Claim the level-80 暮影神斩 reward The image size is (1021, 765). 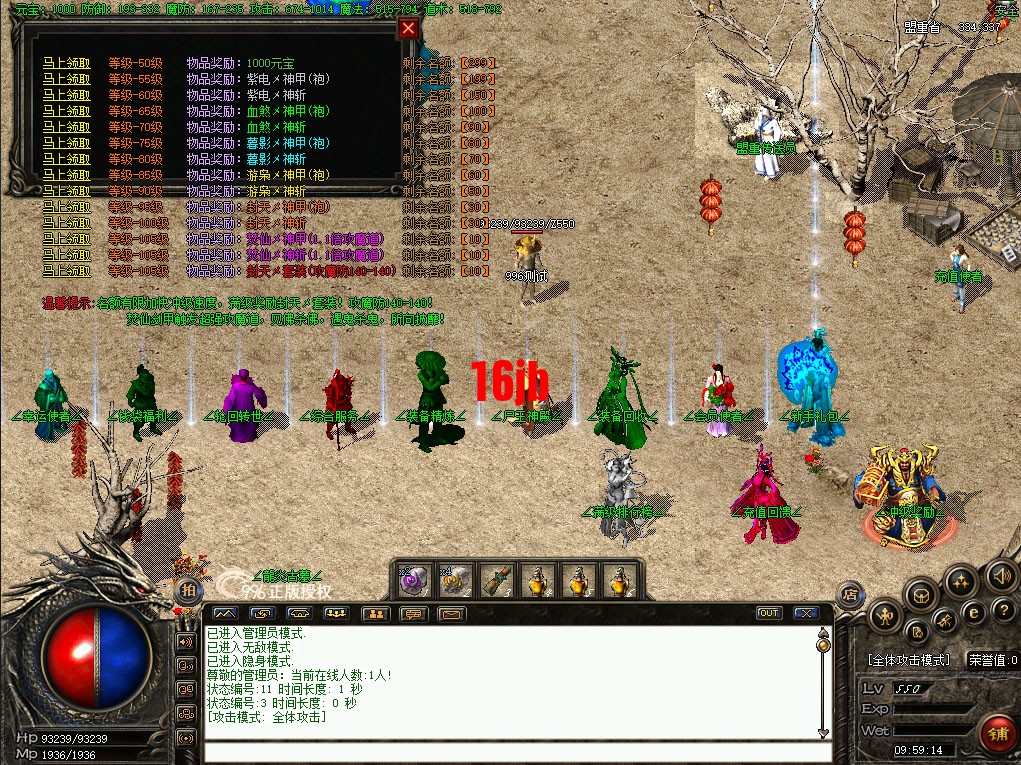pyautogui.click(x=66, y=159)
